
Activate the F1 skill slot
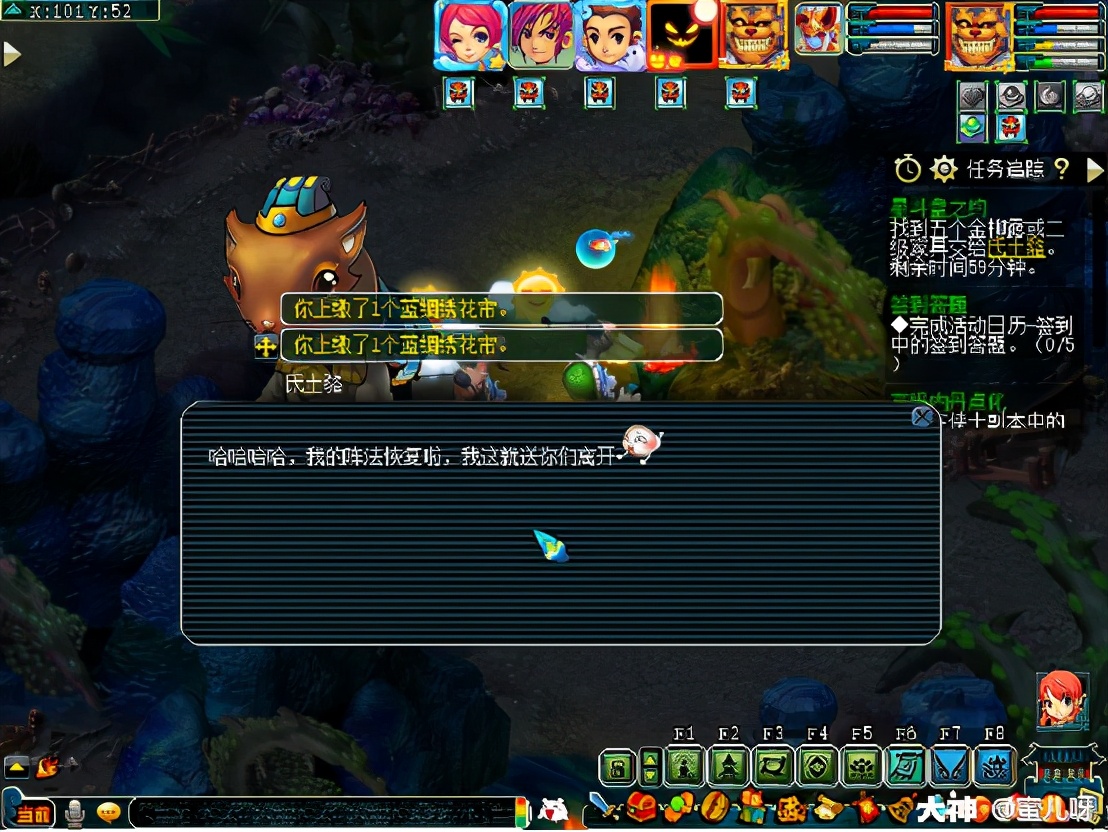[x=685, y=767]
